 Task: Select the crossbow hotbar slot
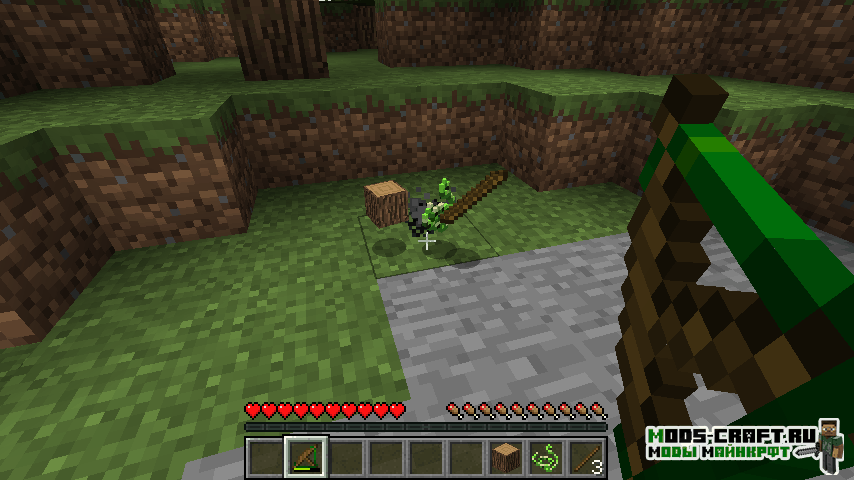[305, 458]
